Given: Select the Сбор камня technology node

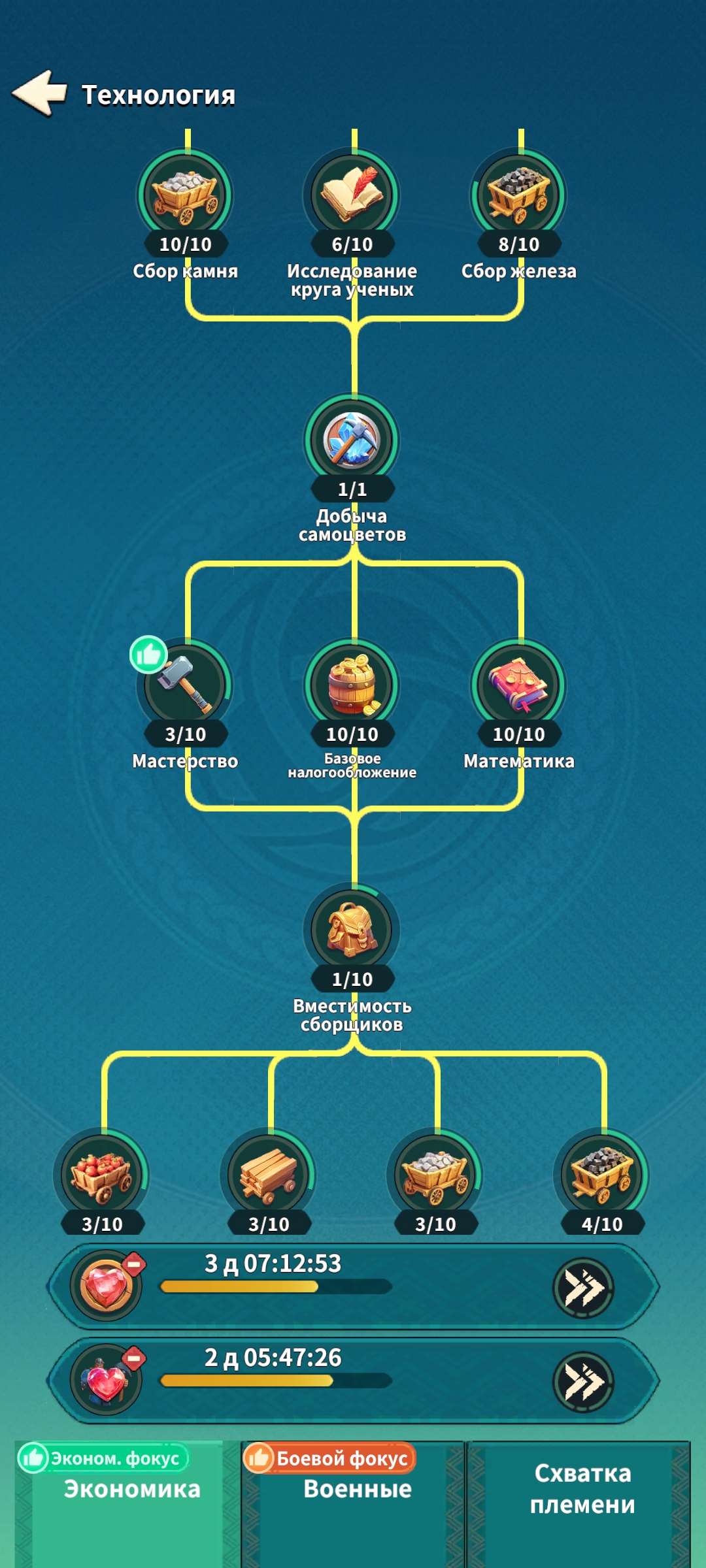Looking at the screenshot, I should click(186, 196).
